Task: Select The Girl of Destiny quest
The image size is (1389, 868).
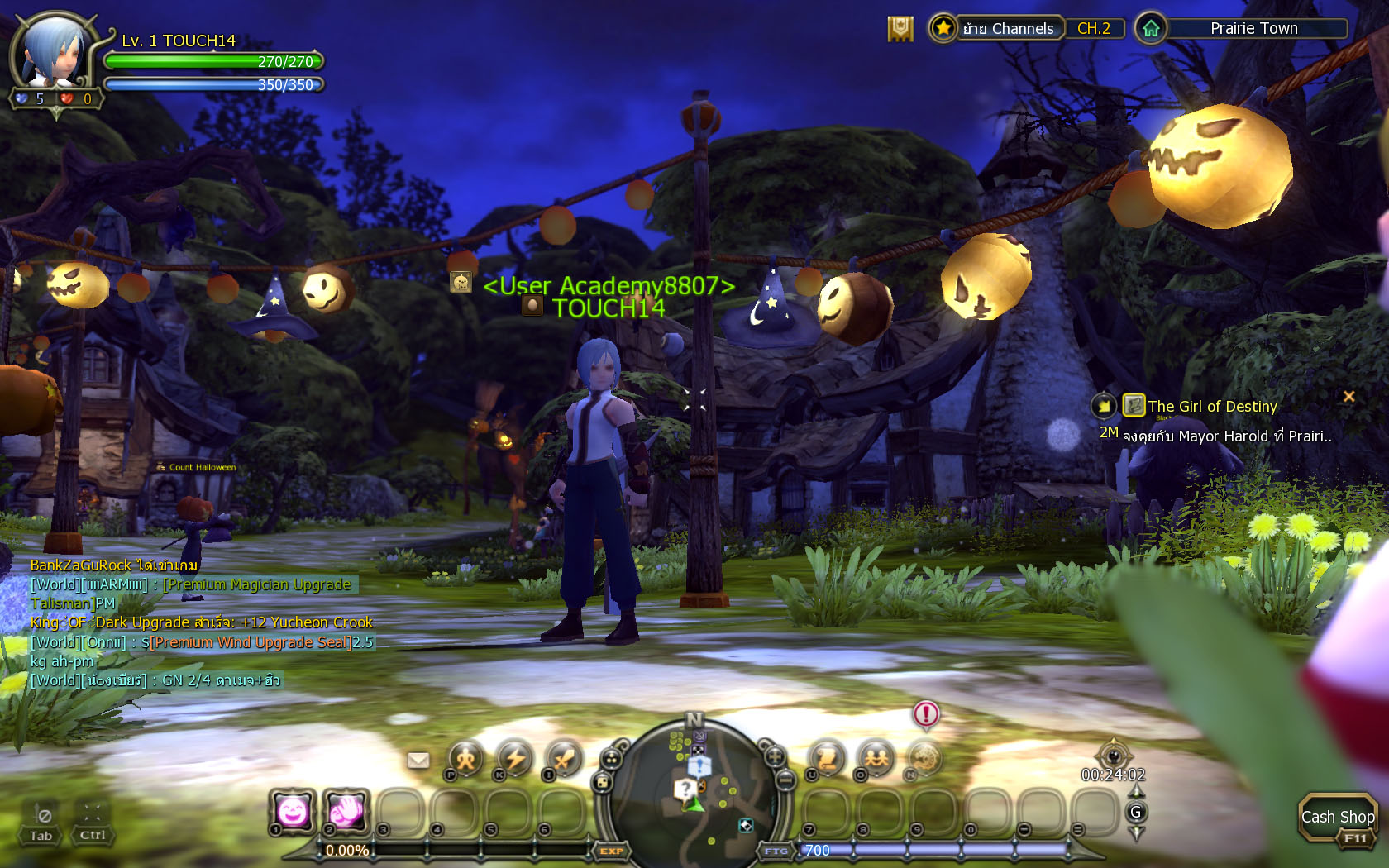Action: [x=1212, y=407]
